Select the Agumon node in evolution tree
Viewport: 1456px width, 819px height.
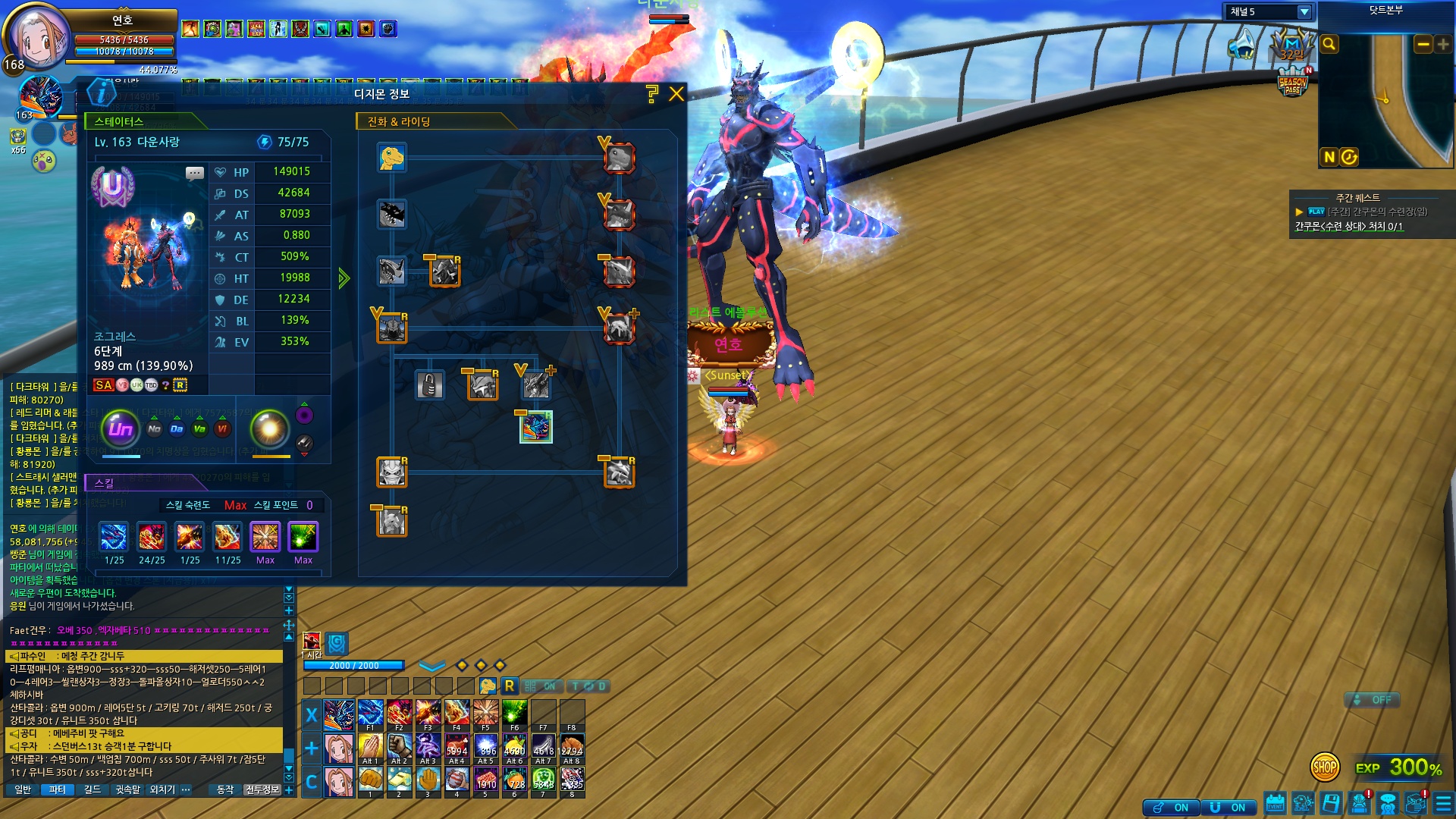[x=392, y=158]
